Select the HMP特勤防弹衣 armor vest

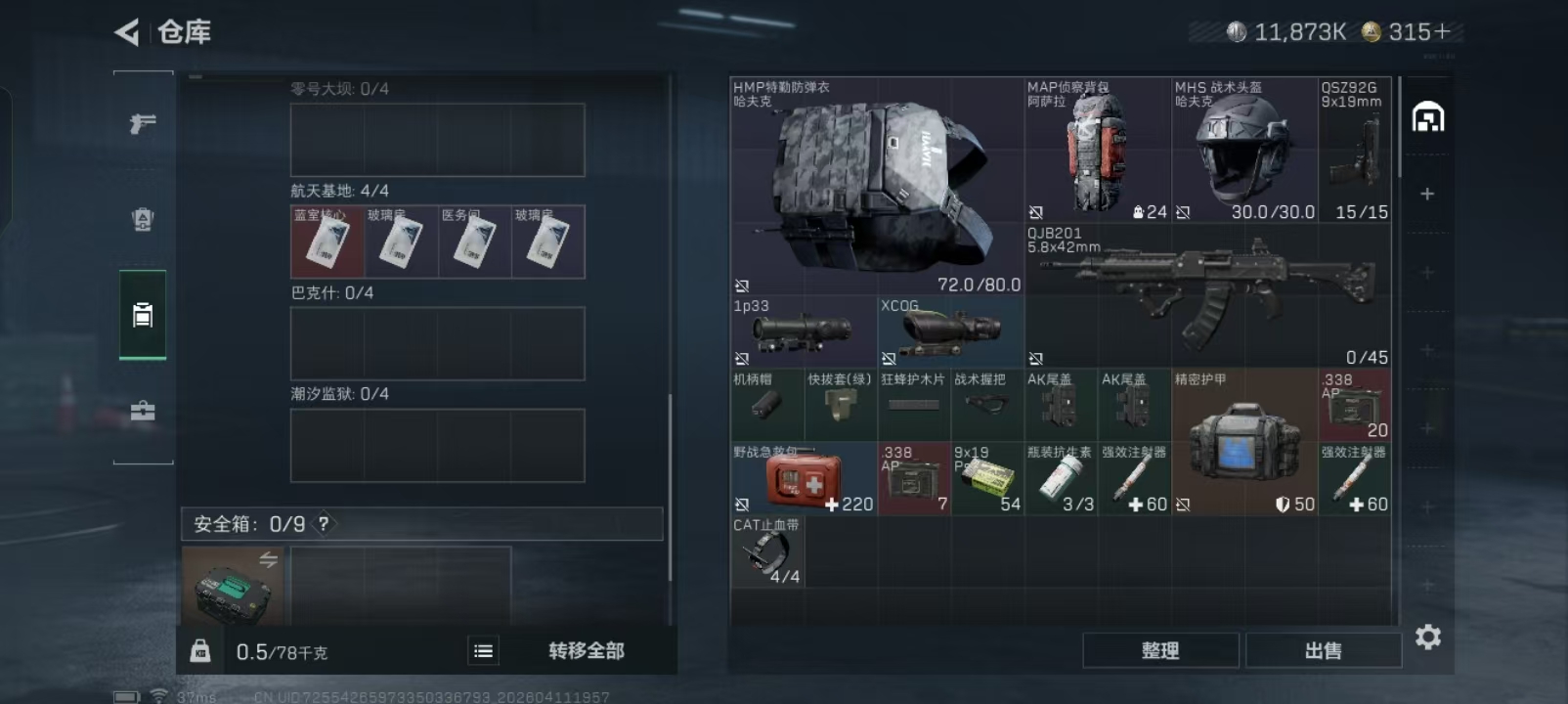pyautogui.click(x=876, y=186)
